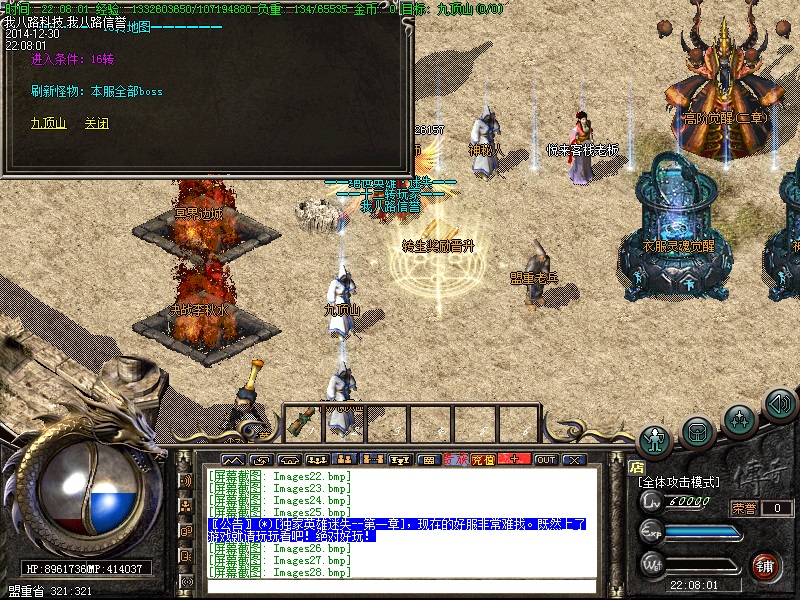Click the OUT button on the toolbar
800x600 pixels.
point(545,459)
